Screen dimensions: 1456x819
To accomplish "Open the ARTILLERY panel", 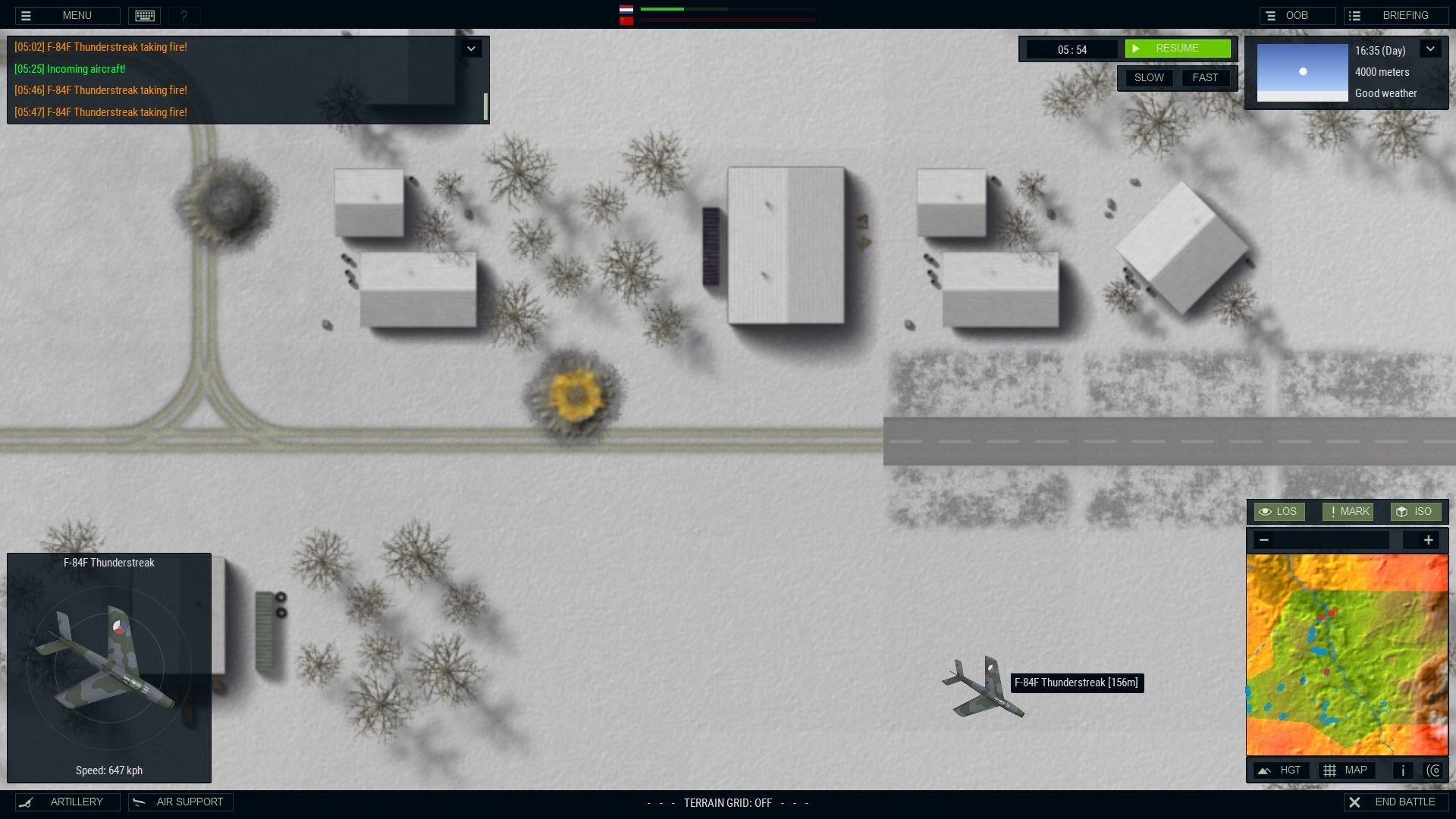I will tap(67, 802).
